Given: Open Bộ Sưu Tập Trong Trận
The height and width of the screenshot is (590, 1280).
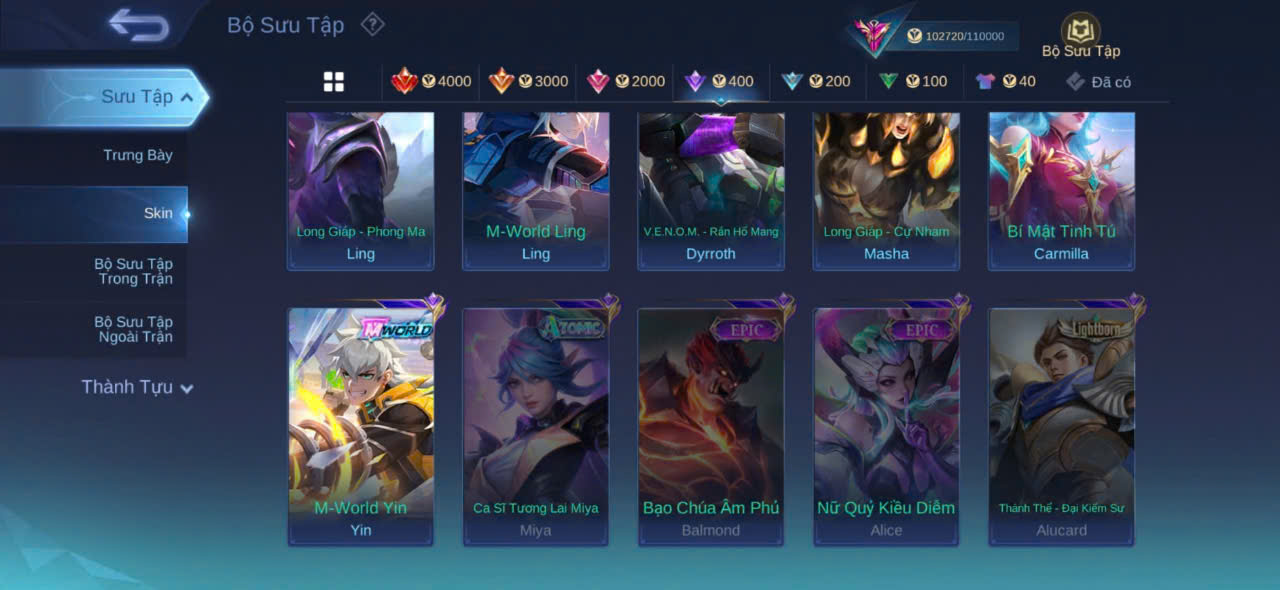Looking at the screenshot, I should coord(133,271).
